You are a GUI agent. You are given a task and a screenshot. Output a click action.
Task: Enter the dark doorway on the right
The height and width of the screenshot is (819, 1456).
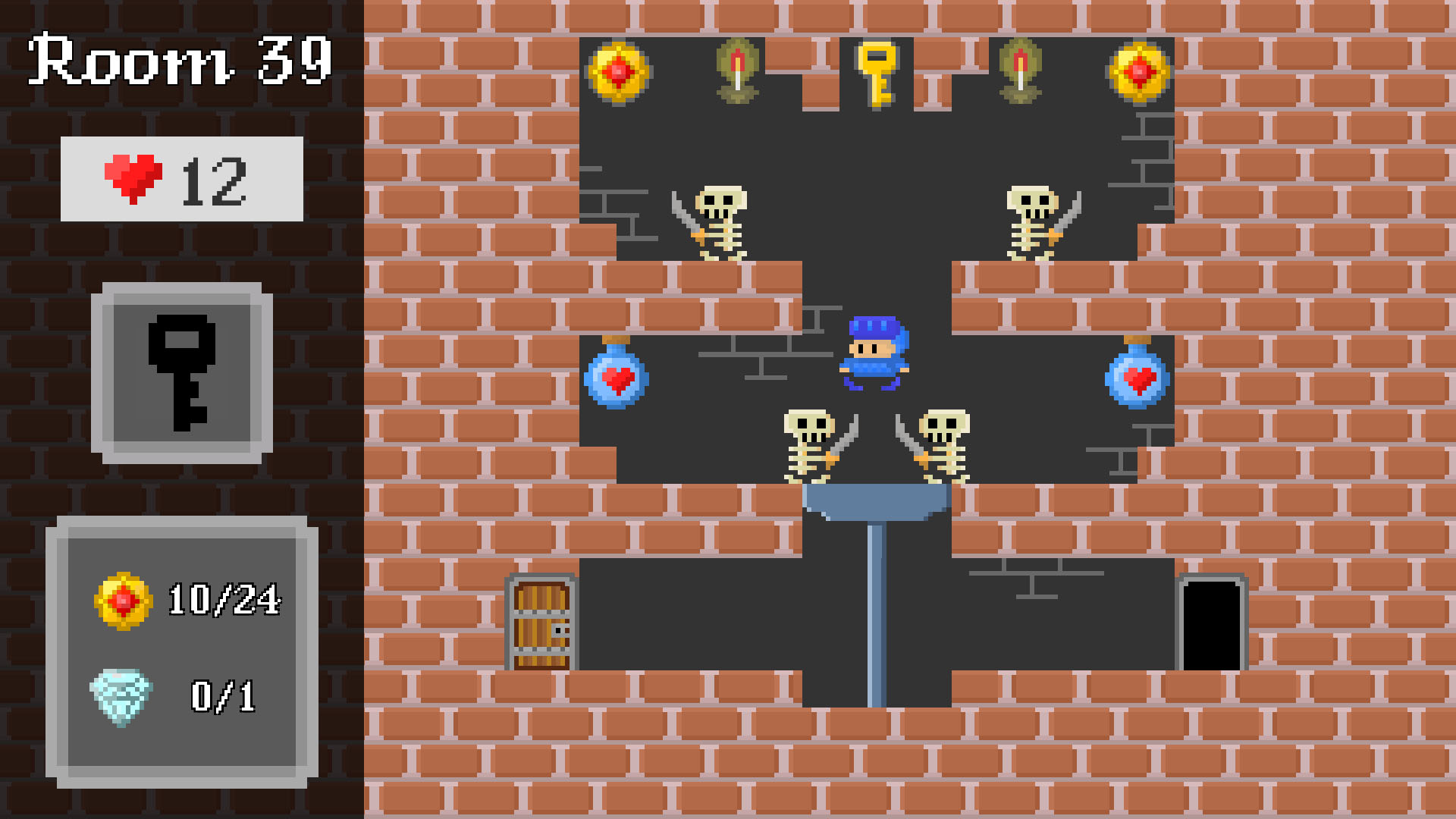[x=1213, y=626]
